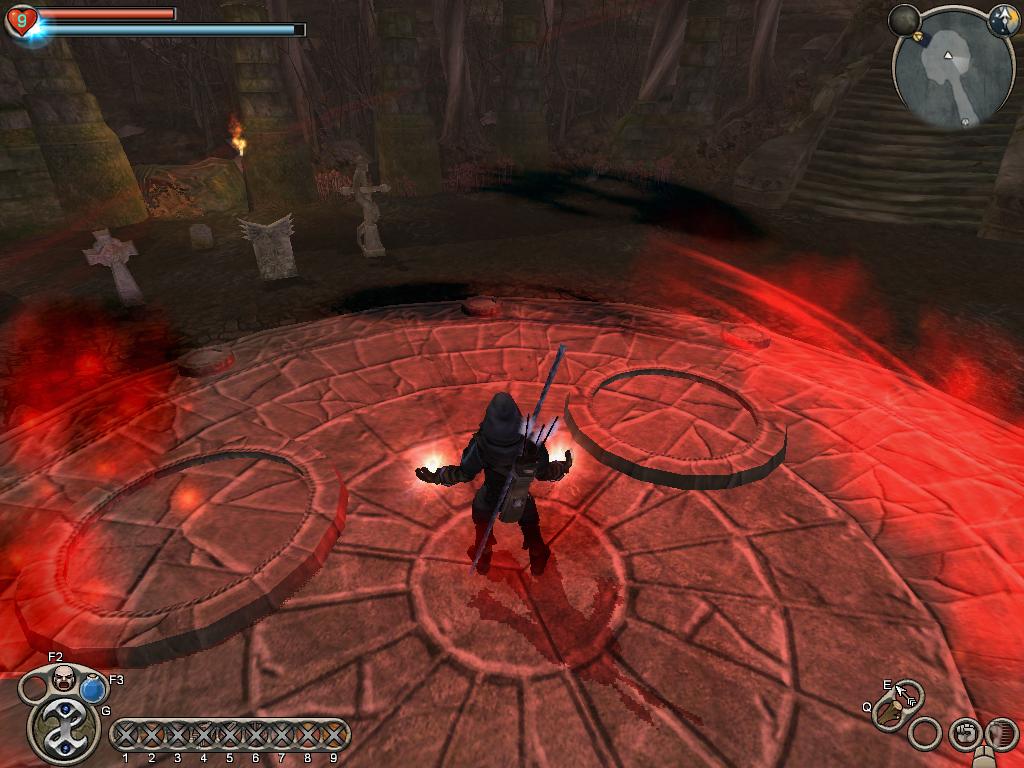
Task: Activate the fist attack action icon
Action: coord(965,734)
